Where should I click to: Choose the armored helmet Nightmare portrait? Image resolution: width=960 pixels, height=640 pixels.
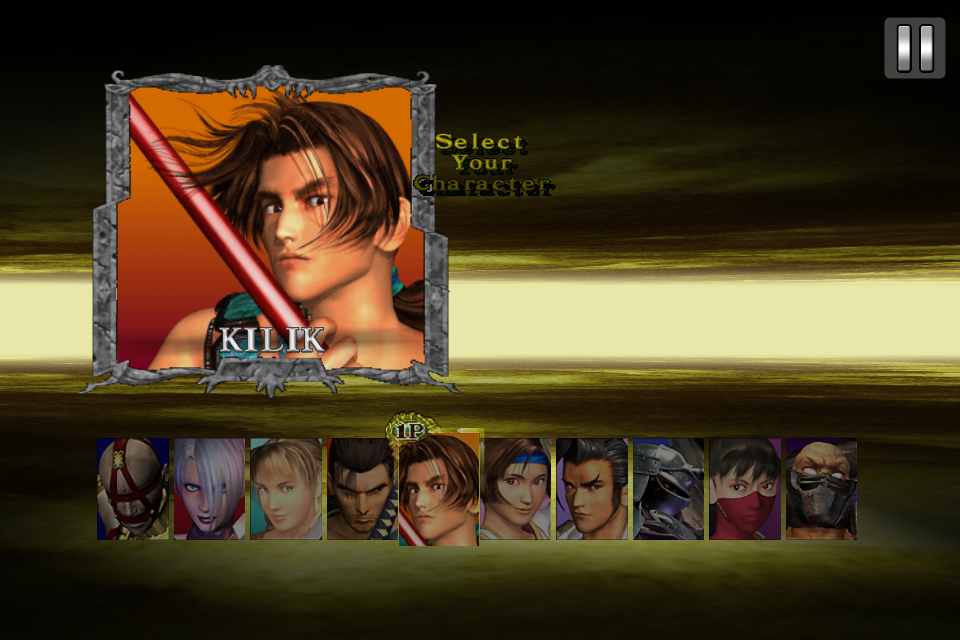(x=668, y=489)
